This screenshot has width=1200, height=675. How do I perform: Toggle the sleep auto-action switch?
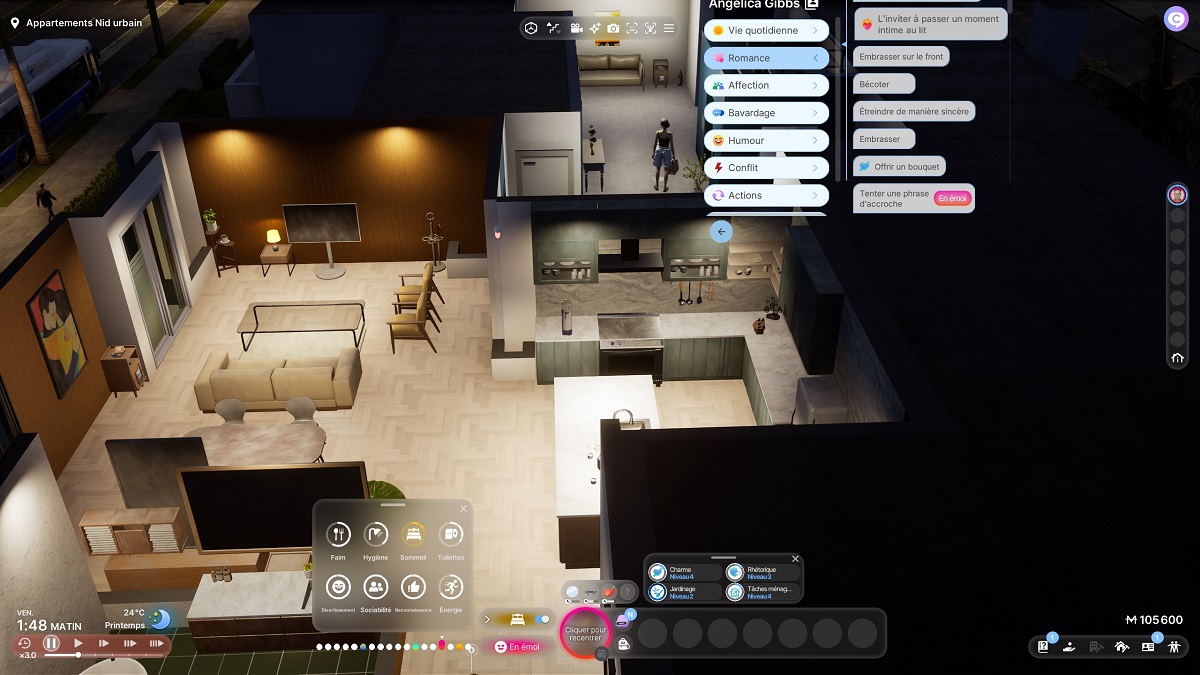tap(543, 619)
